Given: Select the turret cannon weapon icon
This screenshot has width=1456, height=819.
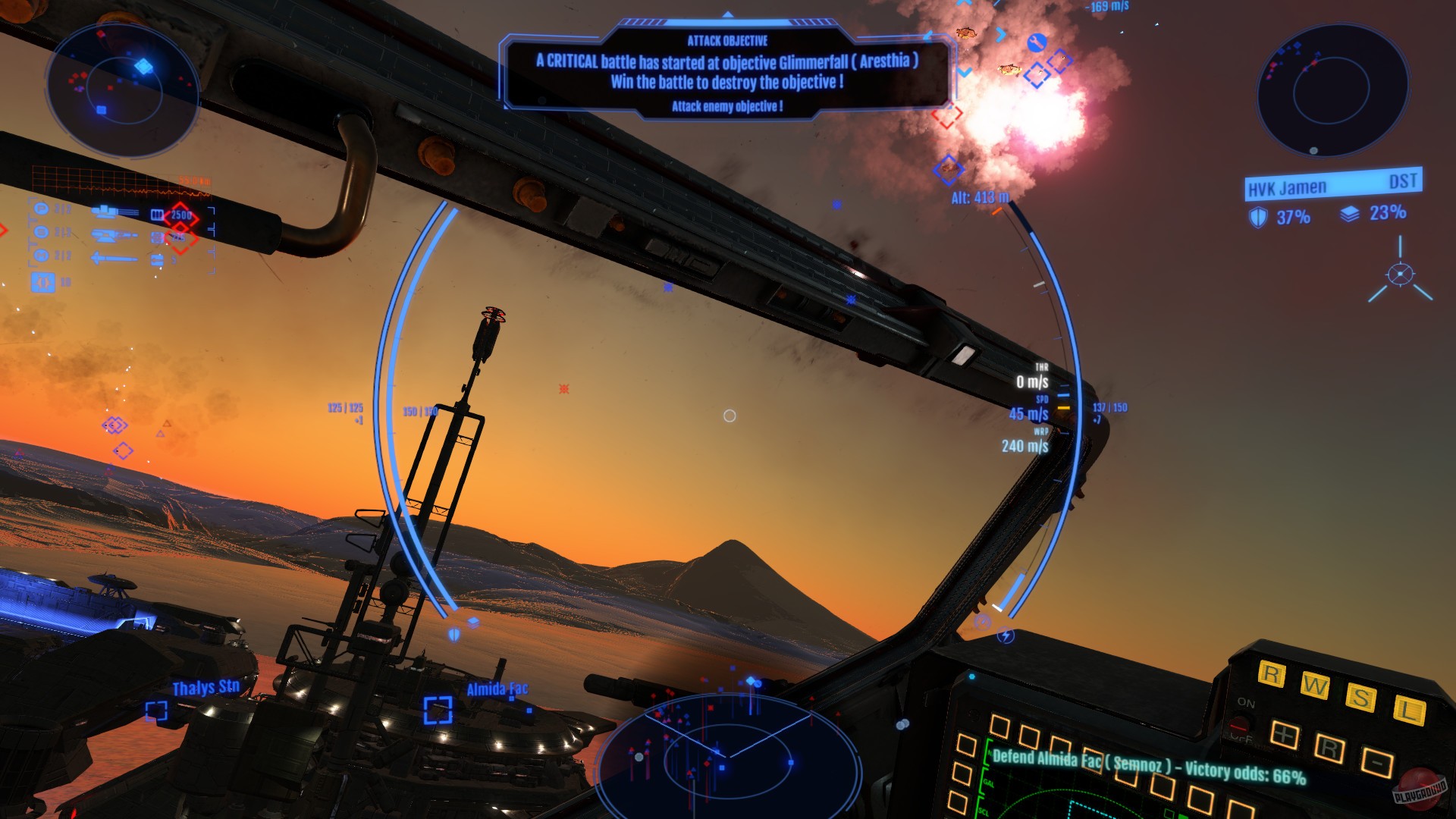Looking at the screenshot, I should [111, 237].
